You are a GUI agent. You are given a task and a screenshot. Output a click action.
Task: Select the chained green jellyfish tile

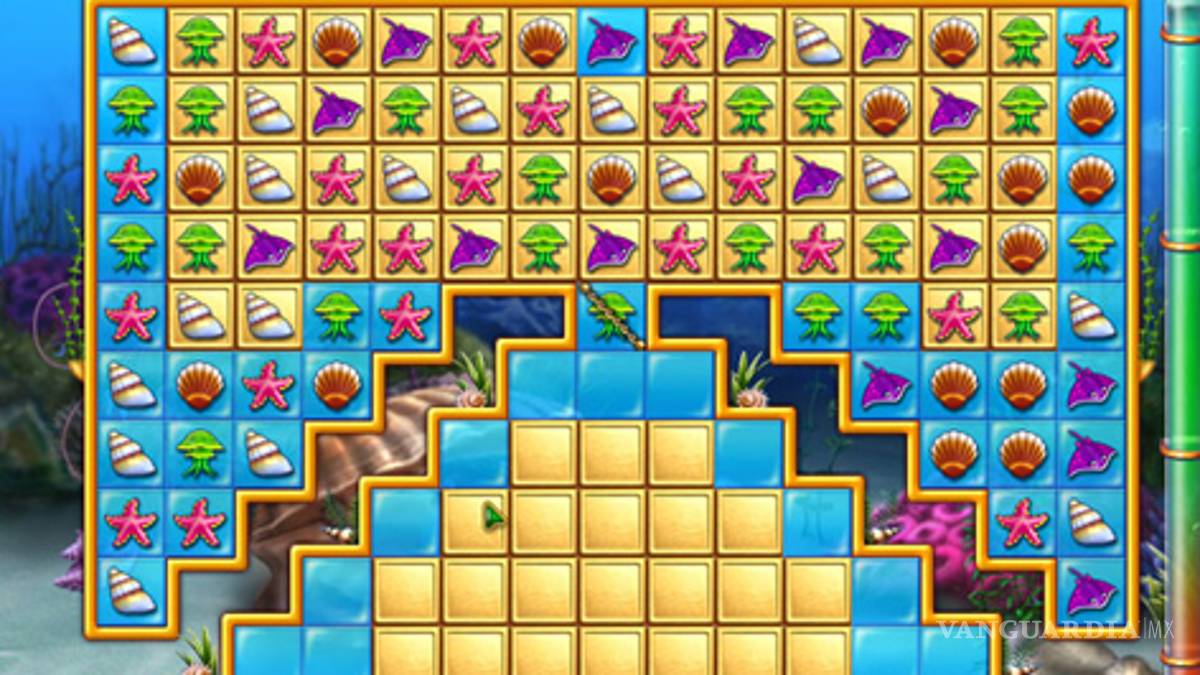610,314
